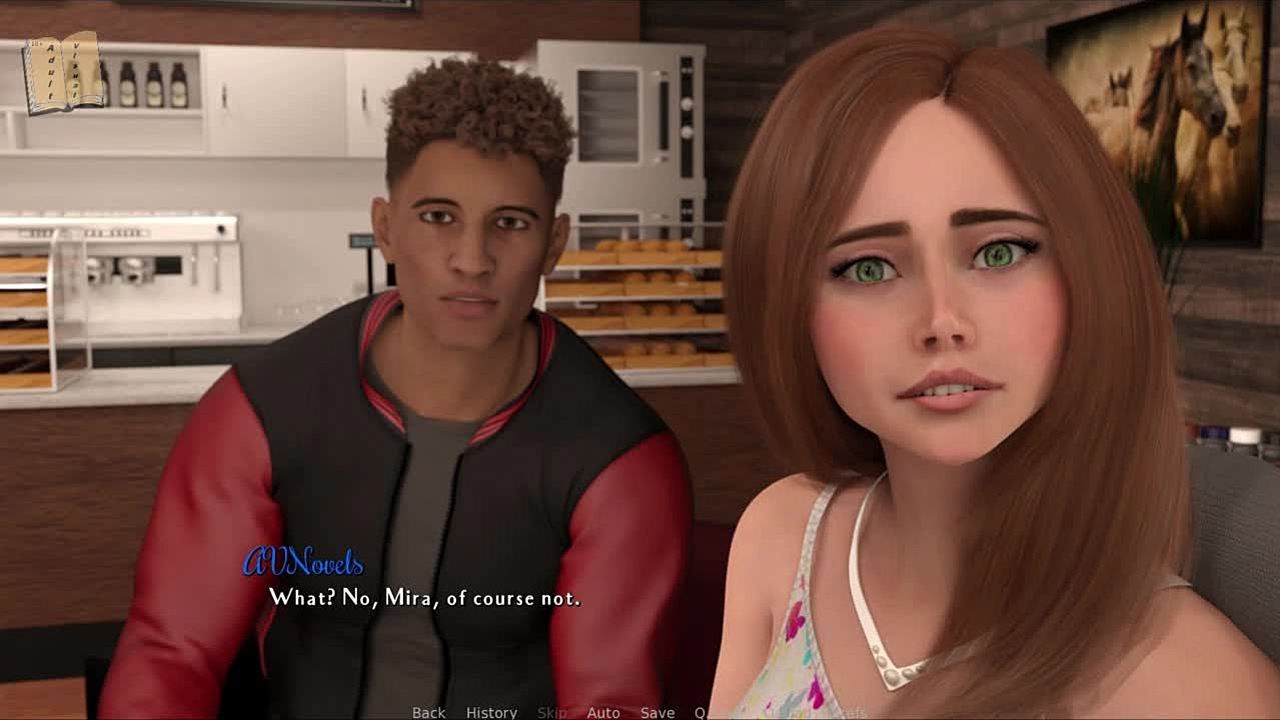The width and height of the screenshot is (1280, 720).
Task: Go back using the Back button
Action: [429, 712]
